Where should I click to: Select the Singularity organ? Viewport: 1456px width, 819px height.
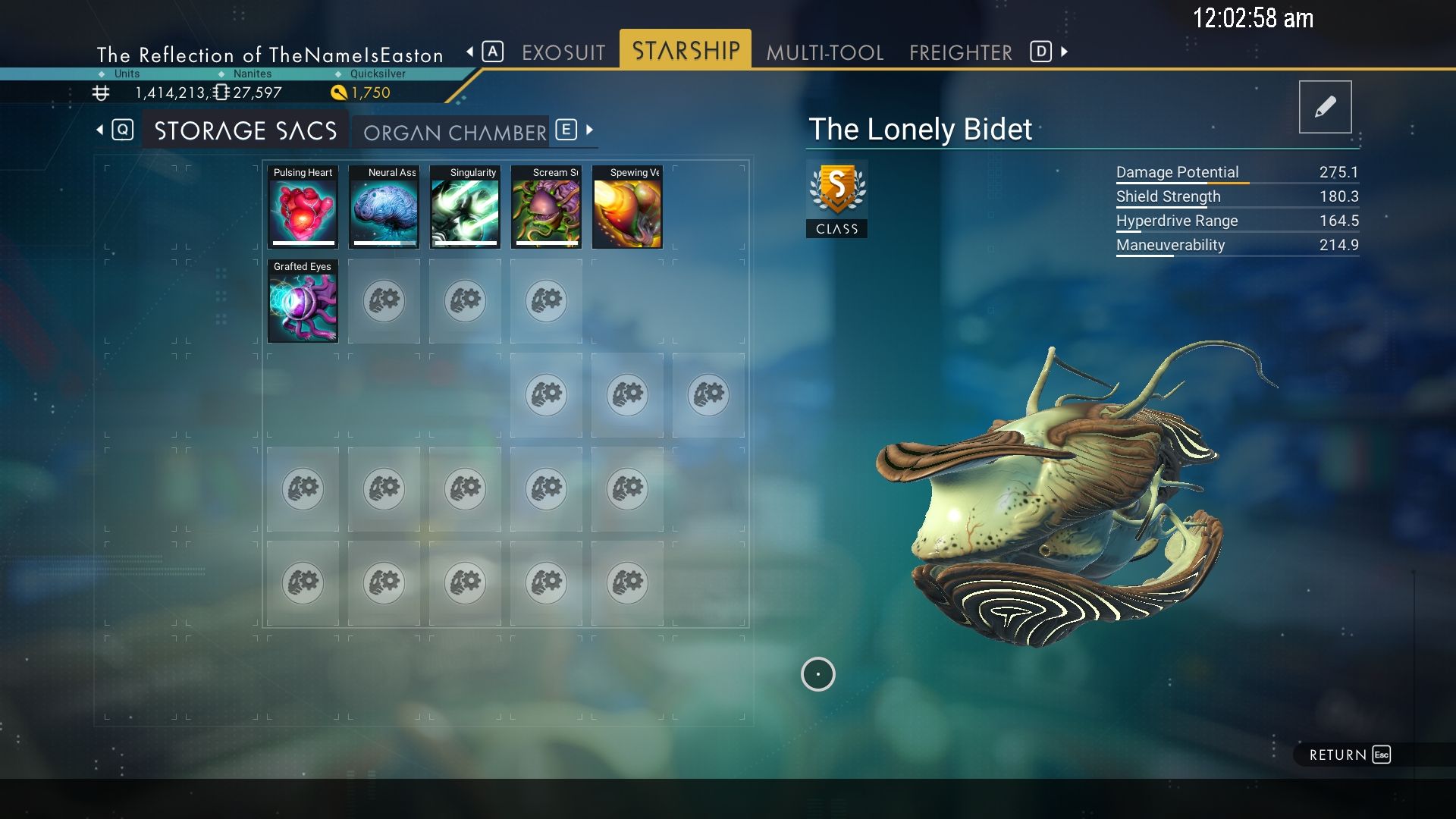click(465, 209)
